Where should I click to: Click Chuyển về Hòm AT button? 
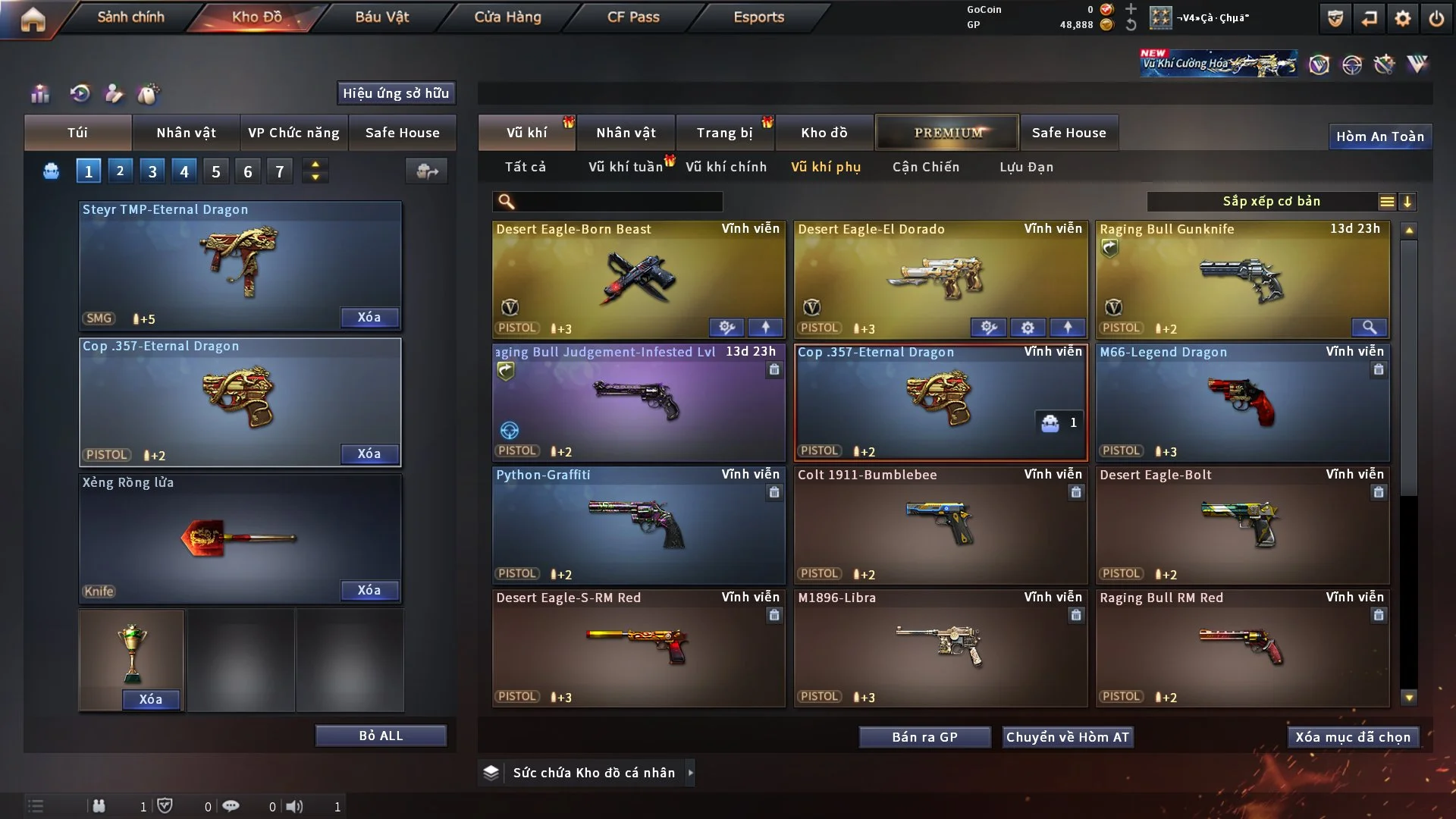[x=1068, y=737]
